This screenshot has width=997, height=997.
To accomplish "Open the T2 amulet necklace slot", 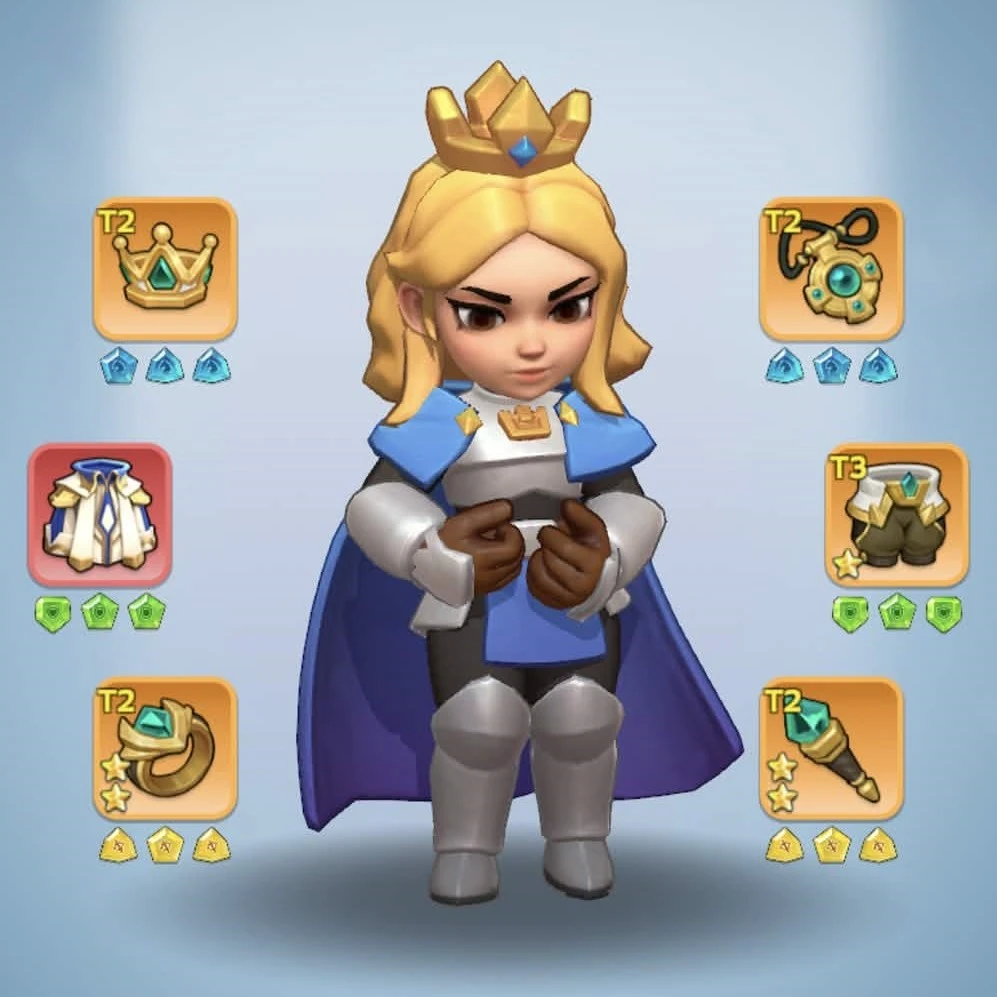I will (831, 268).
